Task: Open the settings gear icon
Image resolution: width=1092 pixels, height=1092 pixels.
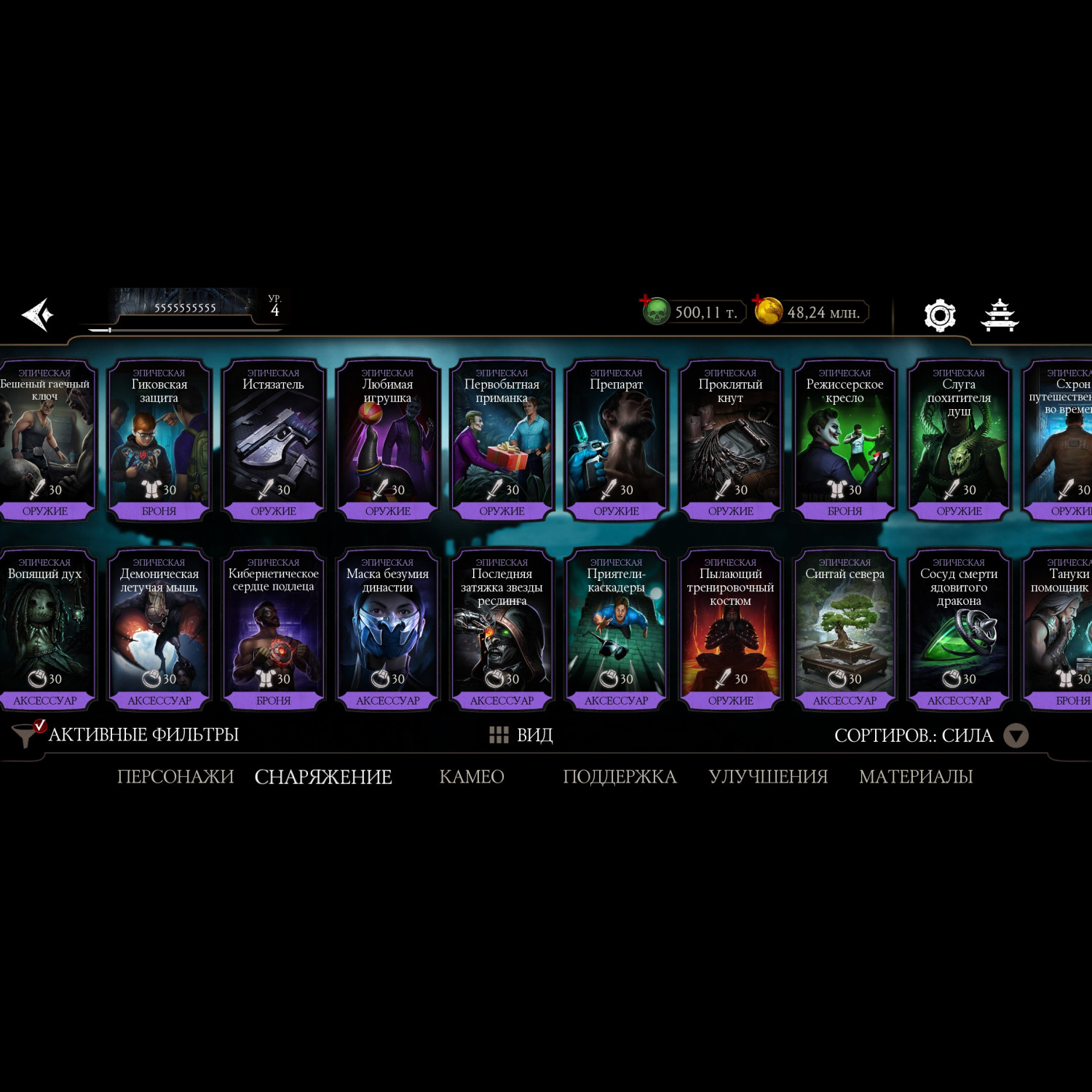Action: 939,315
